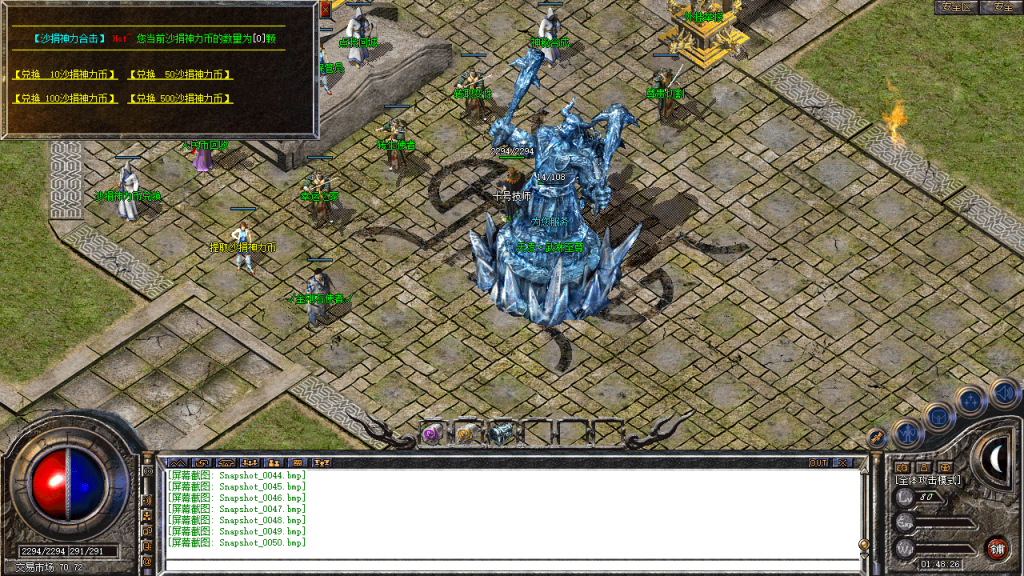Viewport: 1024px width, 576px height.
Task: Open the red shop button
Action: tap(996, 547)
